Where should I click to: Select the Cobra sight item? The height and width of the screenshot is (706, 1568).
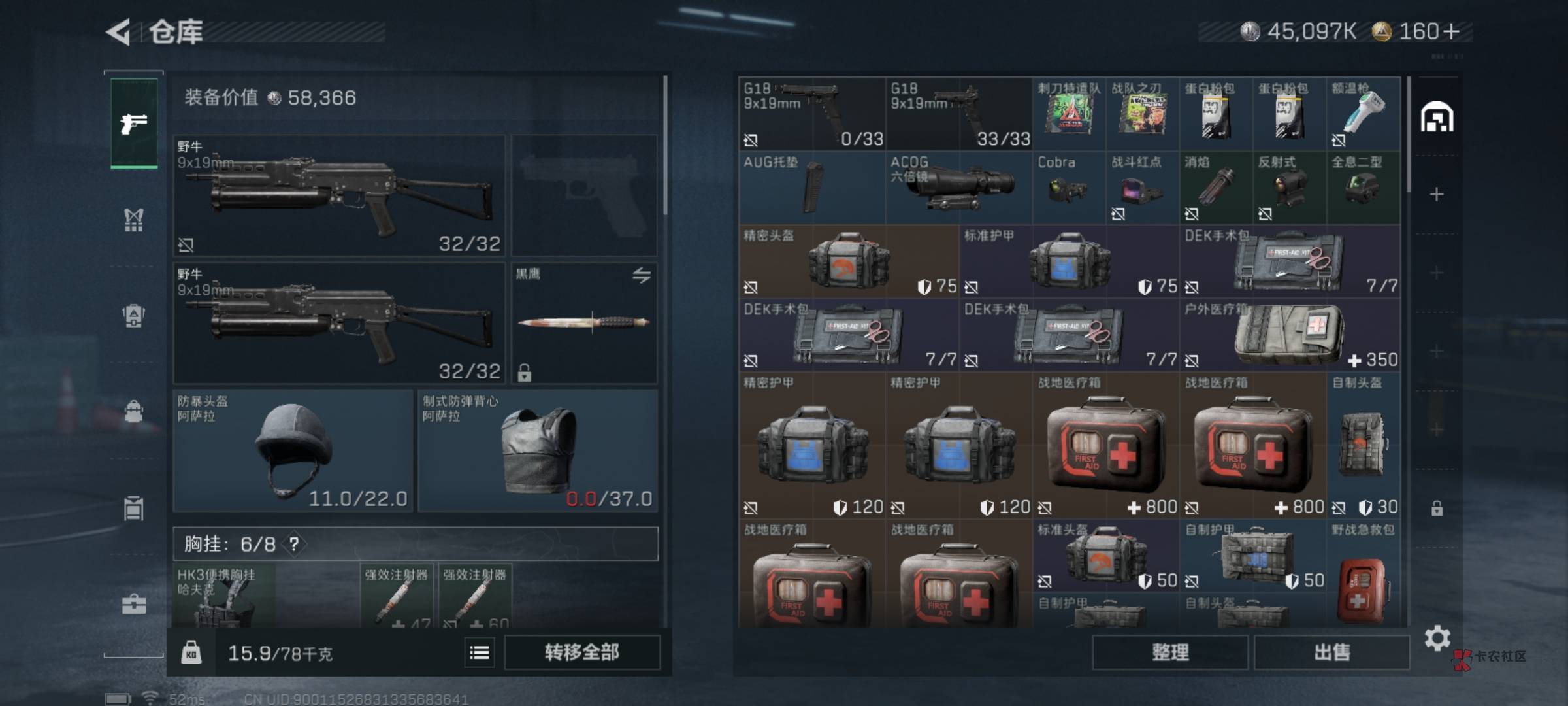pyautogui.click(x=1069, y=187)
